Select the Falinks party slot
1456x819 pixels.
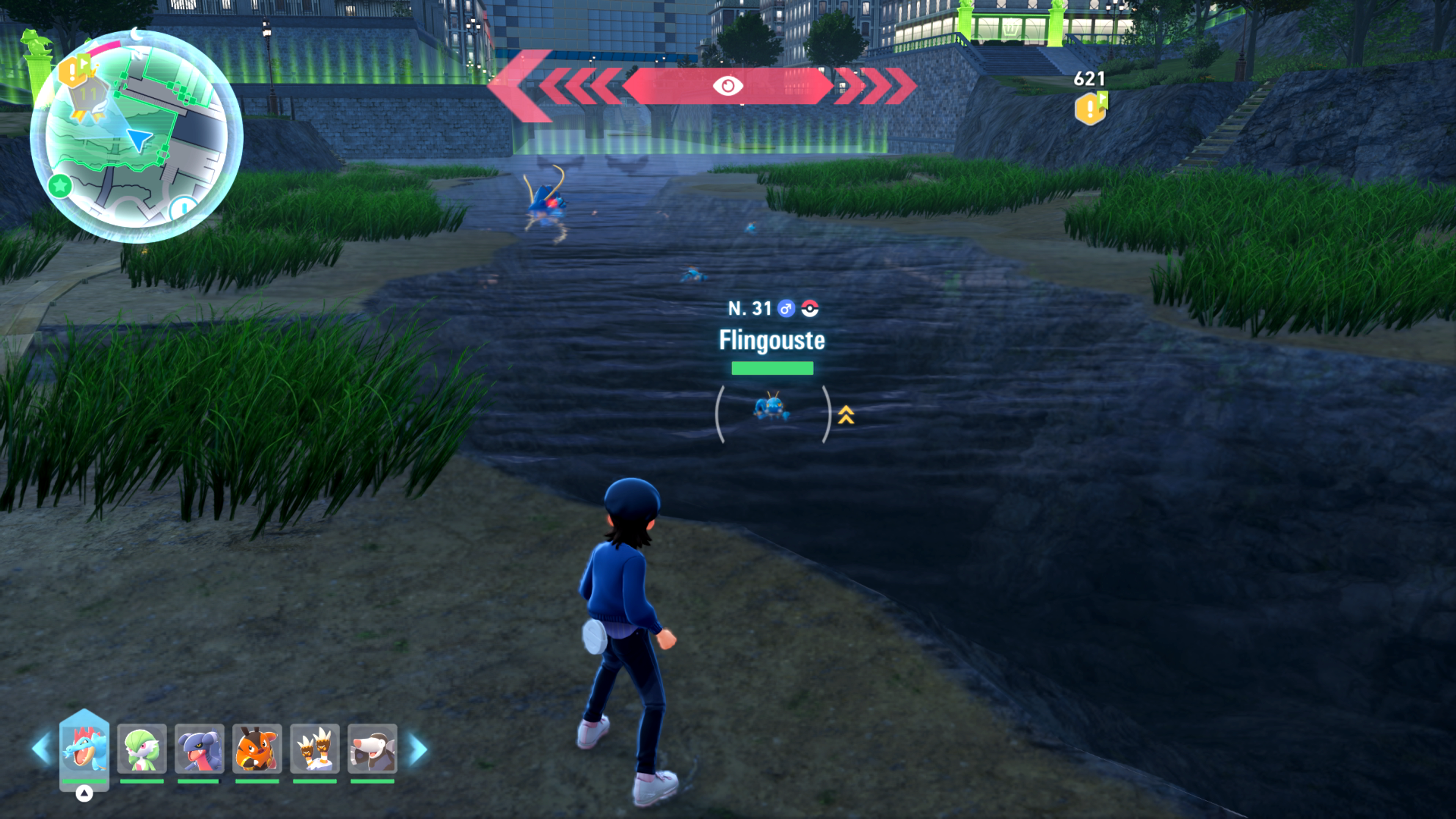(x=314, y=749)
